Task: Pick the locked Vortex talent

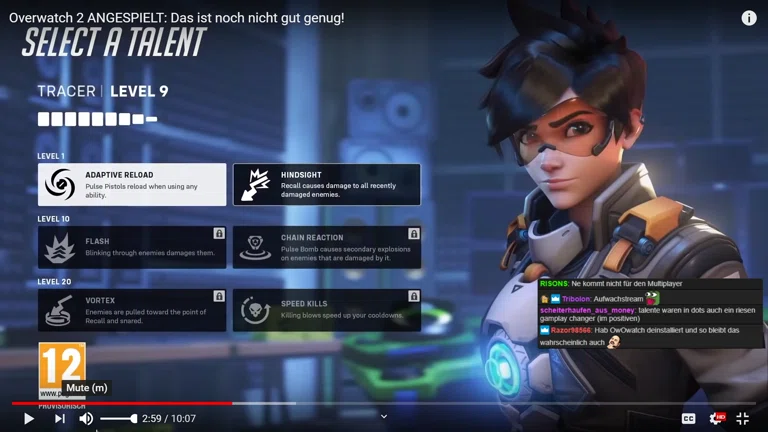Action: tap(132, 310)
